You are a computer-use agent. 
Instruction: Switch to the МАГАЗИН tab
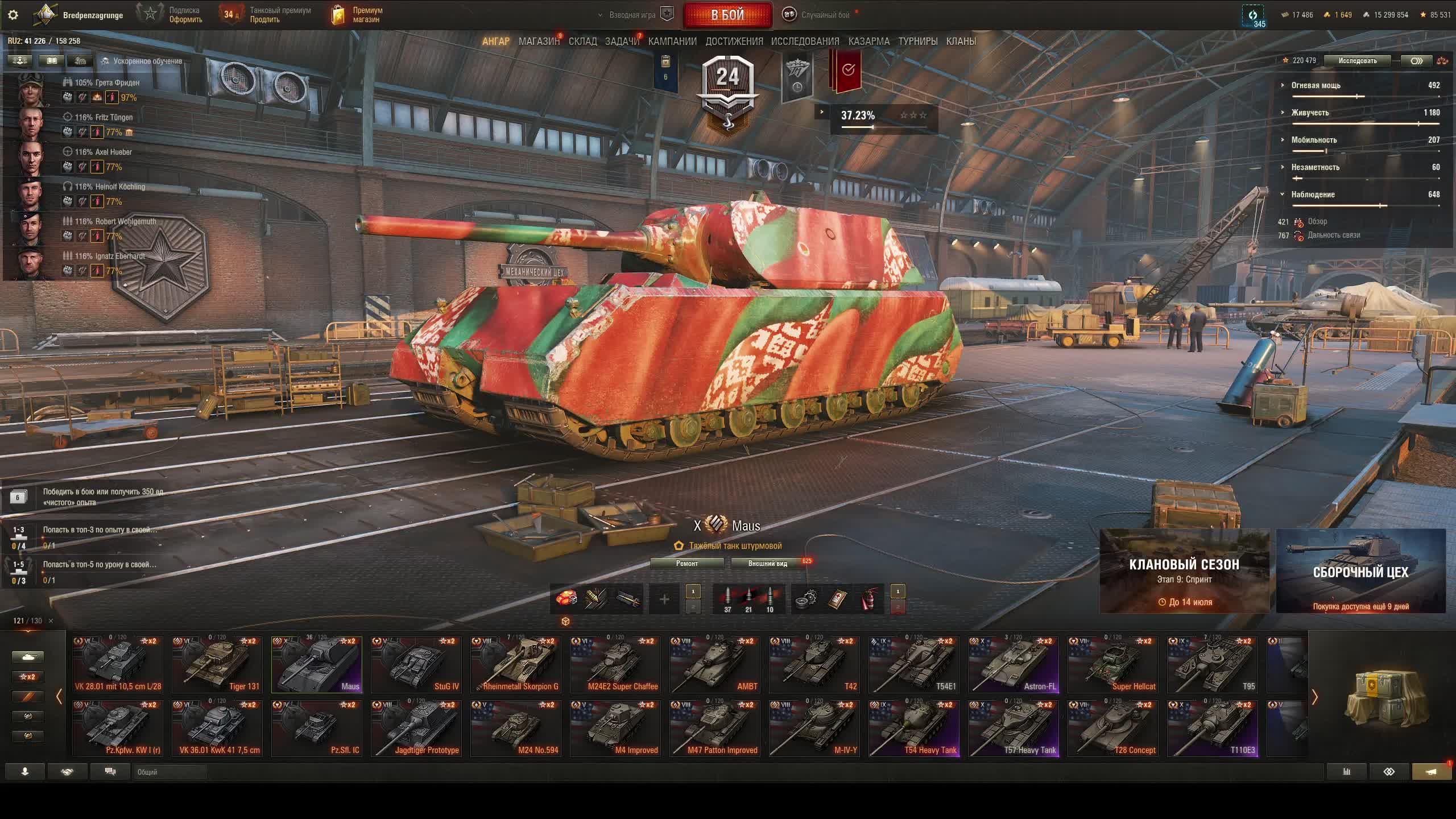point(539,42)
